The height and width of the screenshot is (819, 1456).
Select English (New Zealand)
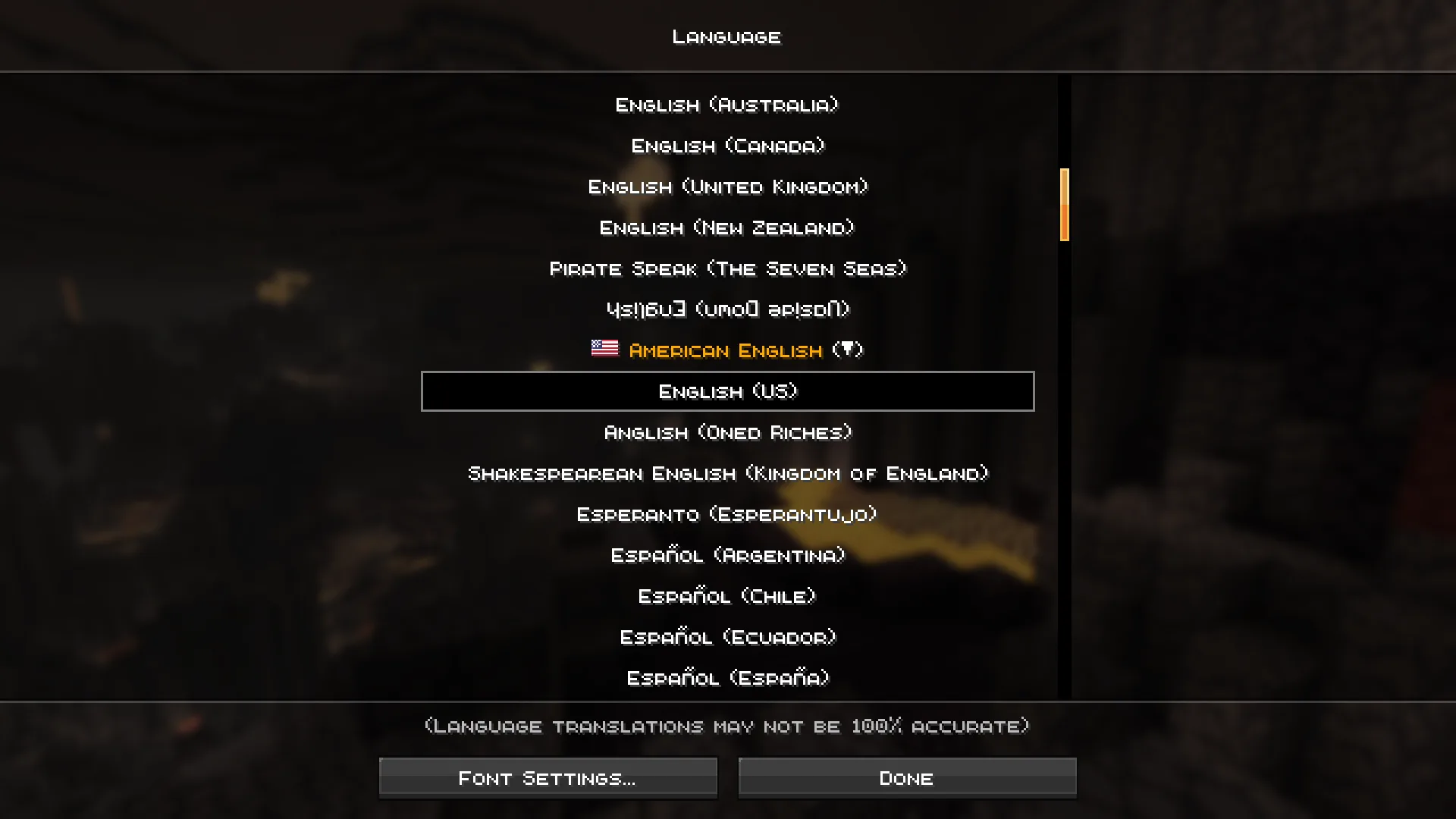click(726, 227)
